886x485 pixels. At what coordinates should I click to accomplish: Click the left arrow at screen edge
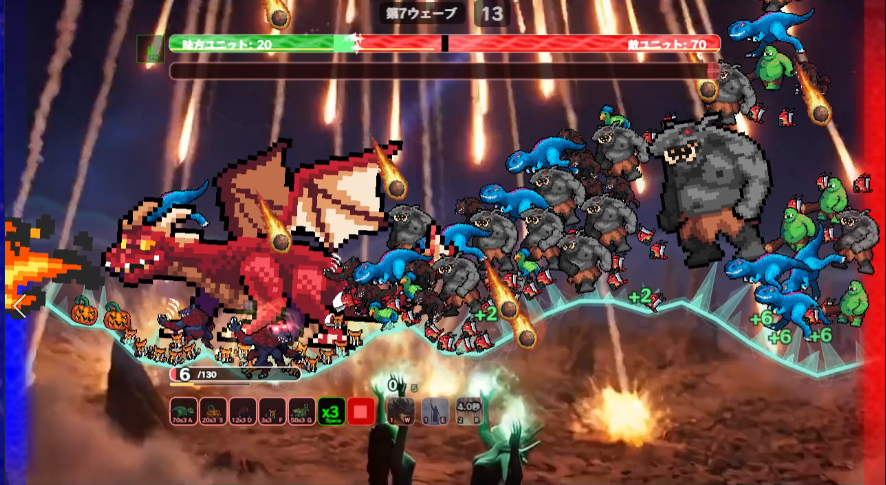[x=17, y=305]
